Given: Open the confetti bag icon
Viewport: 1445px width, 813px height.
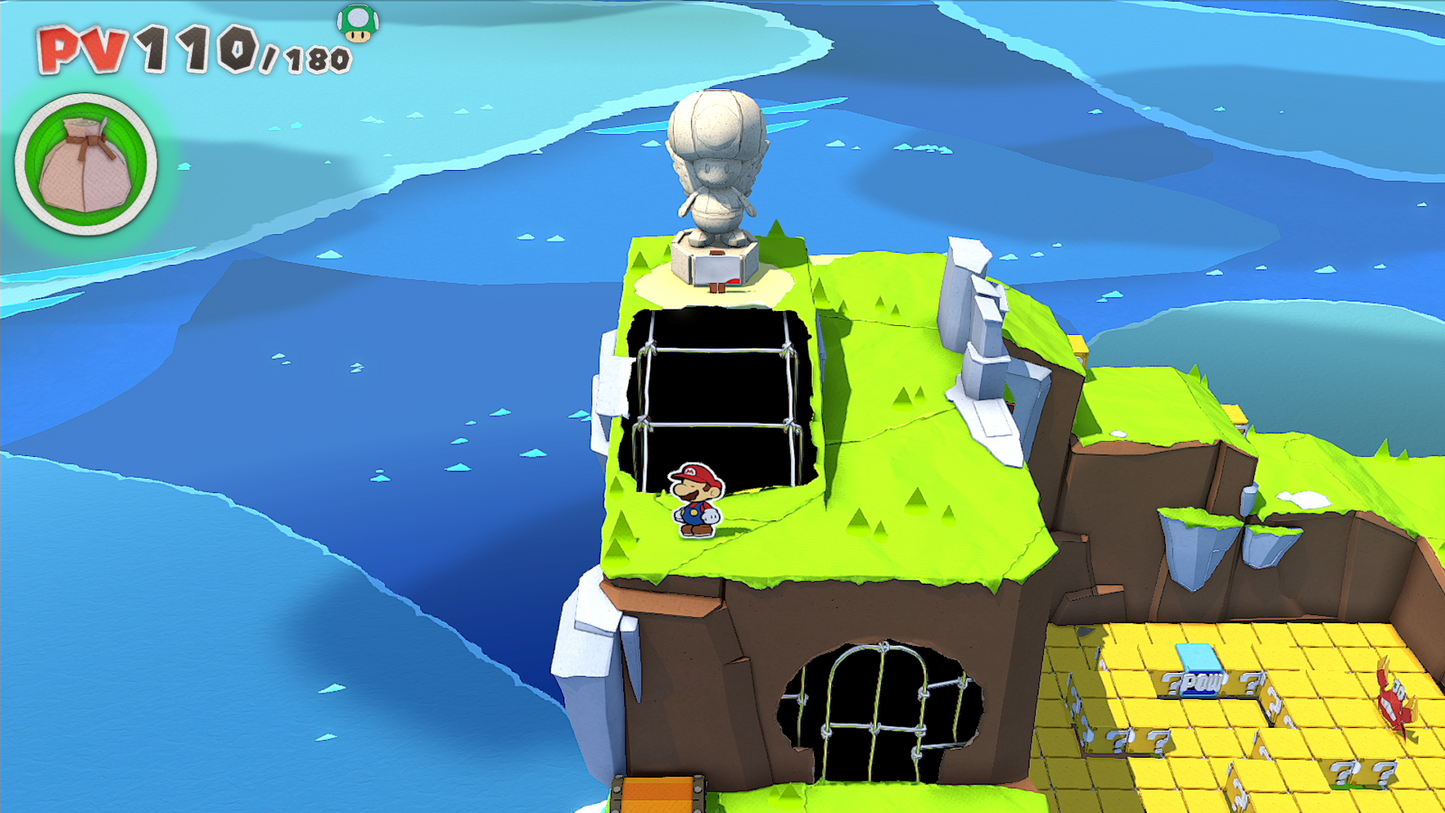Looking at the screenshot, I should coord(86,165).
